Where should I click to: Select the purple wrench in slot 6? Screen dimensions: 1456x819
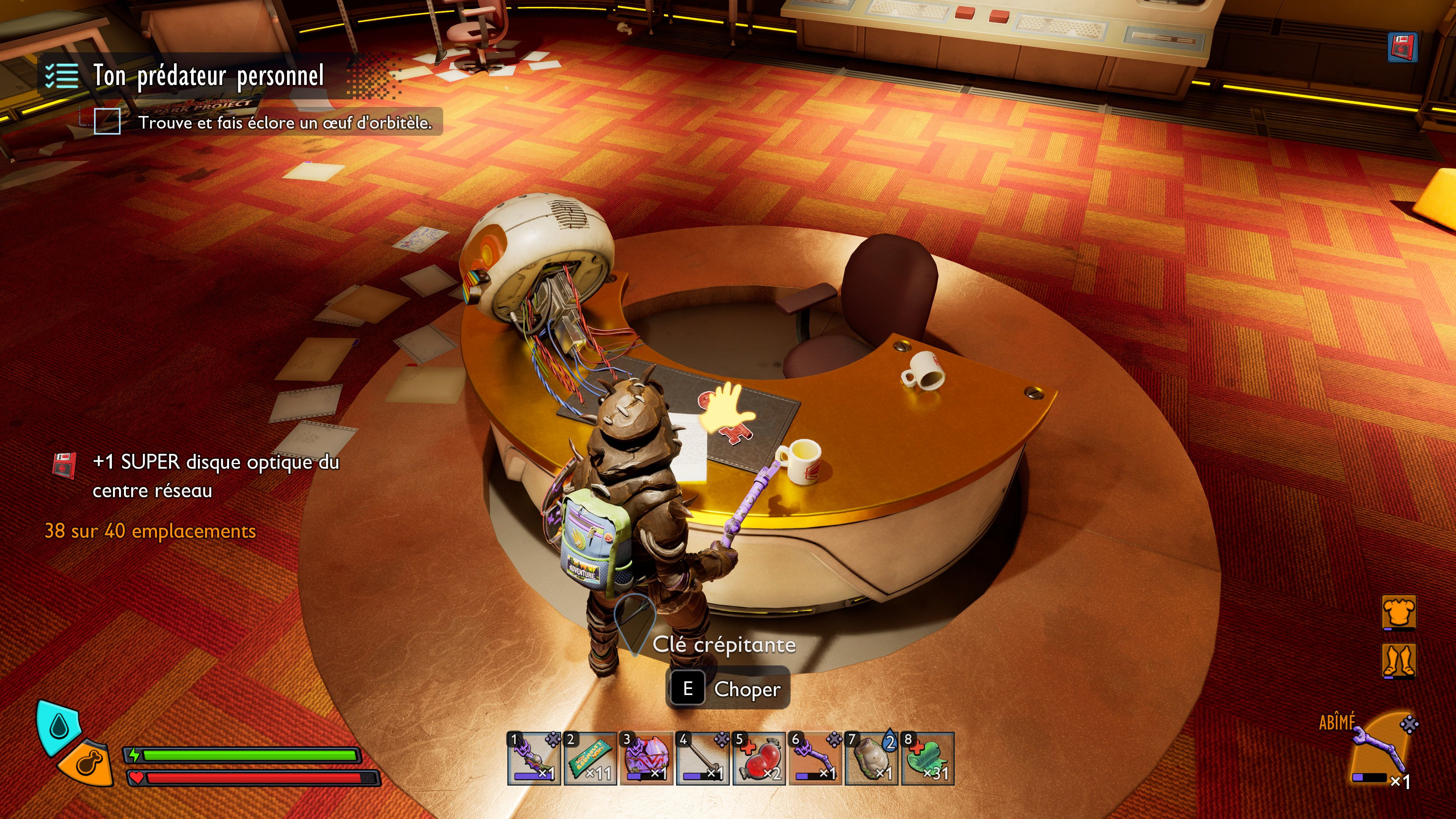(x=815, y=758)
